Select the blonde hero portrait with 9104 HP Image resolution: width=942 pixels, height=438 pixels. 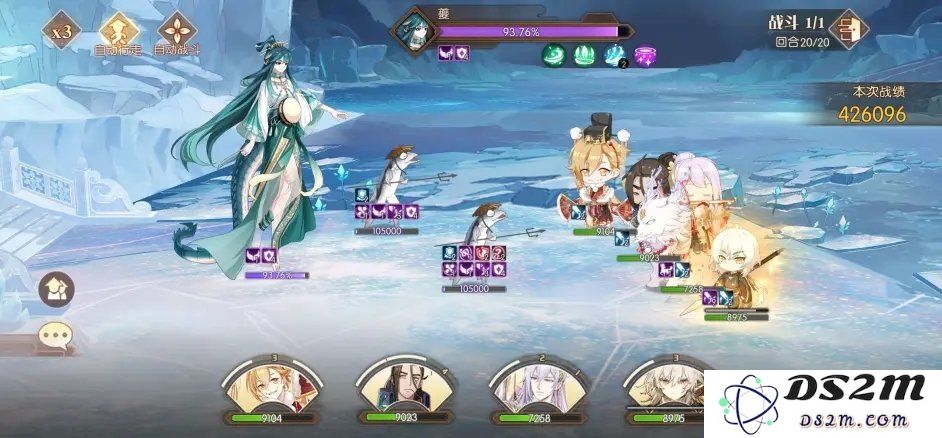click(x=267, y=390)
